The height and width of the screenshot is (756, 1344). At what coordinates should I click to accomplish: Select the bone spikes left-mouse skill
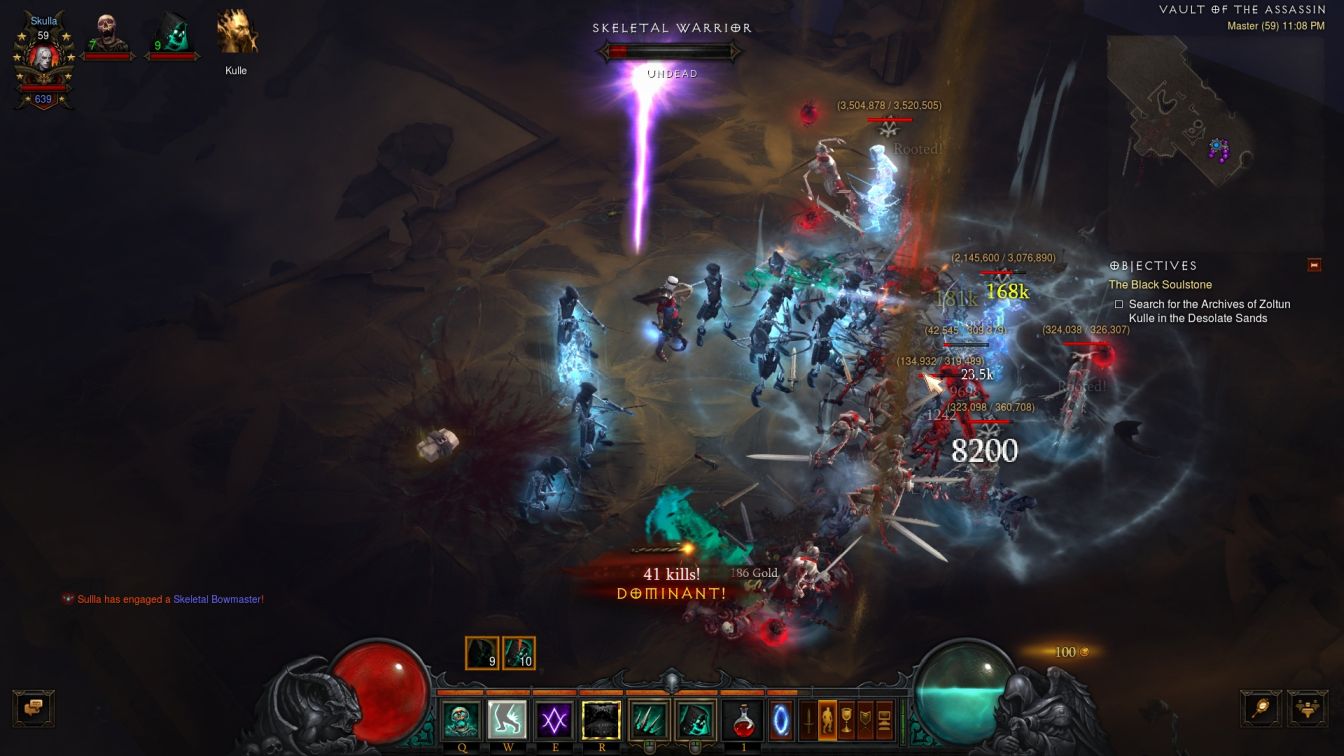tap(648, 720)
